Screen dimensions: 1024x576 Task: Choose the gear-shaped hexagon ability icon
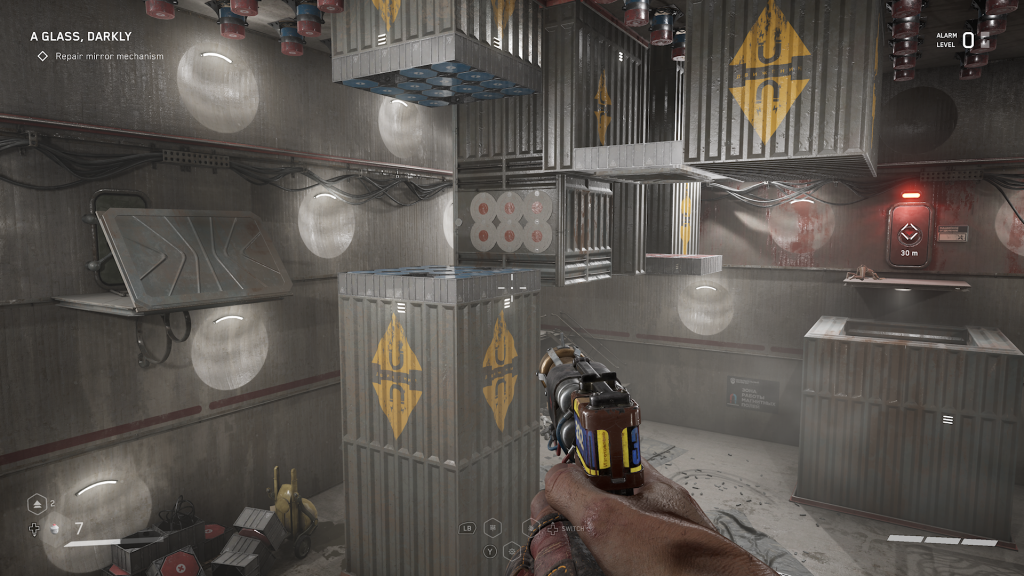tap(512, 549)
